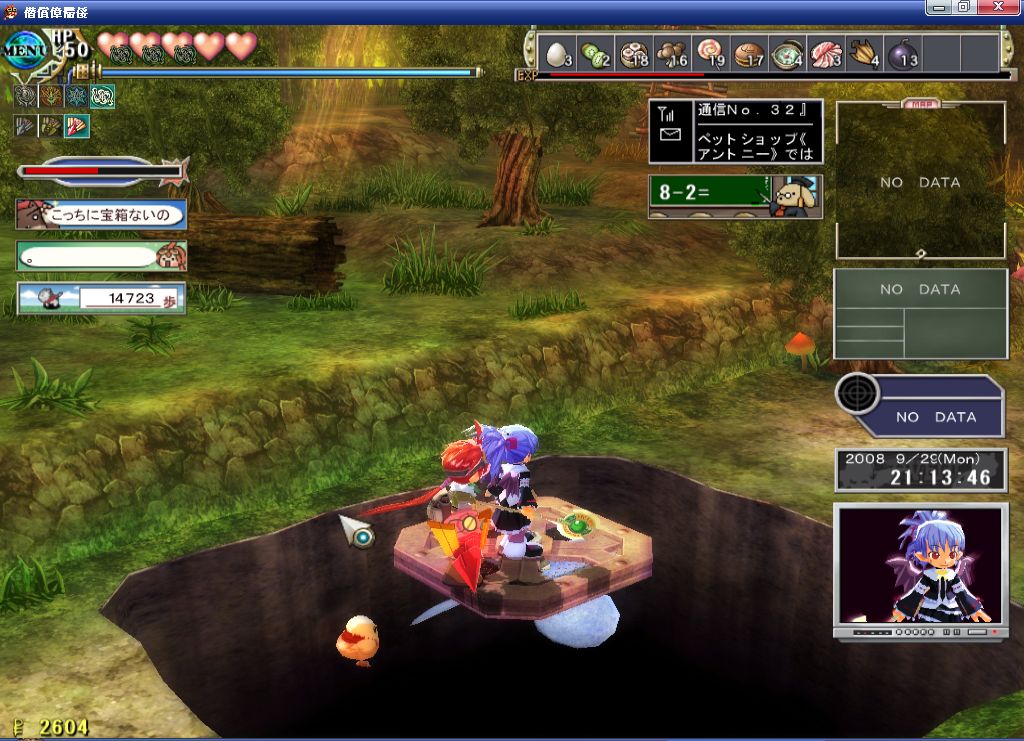
Task: Click the step counter showing 14723
Action: (101, 298)
